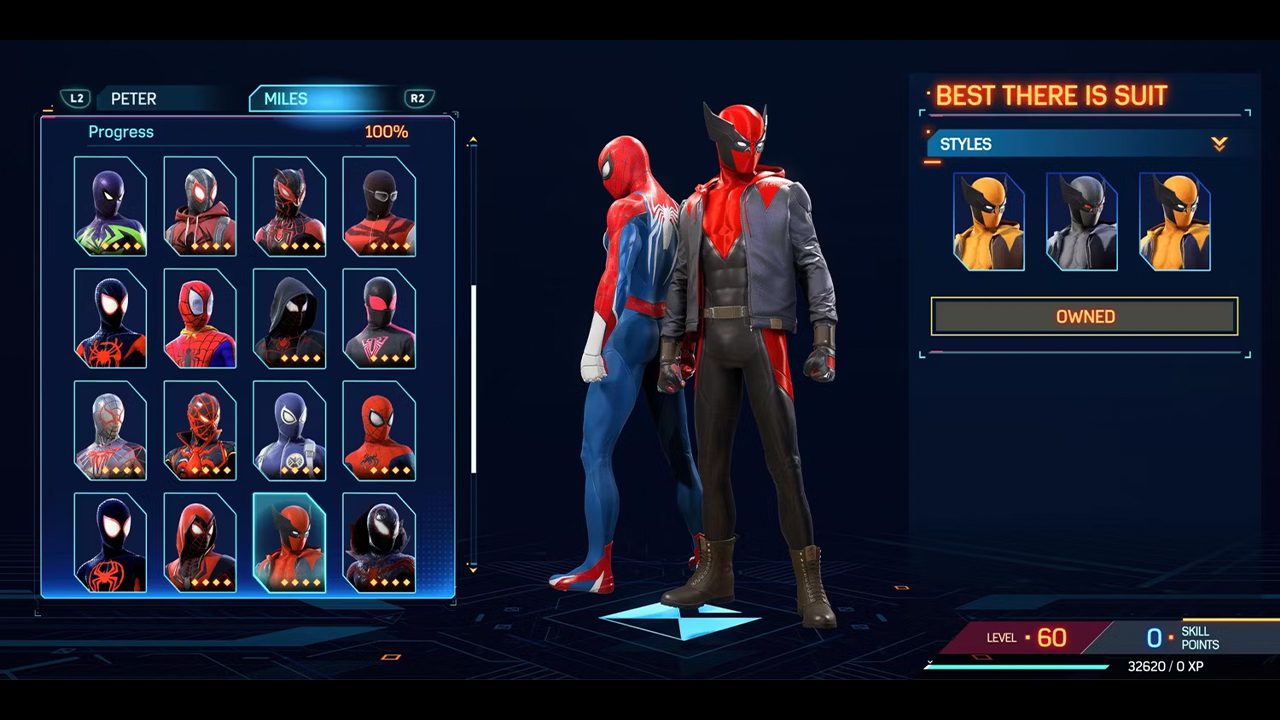Click the Owned button
Image resolution: width=1280 pixels, height=720 pixels.
click(x=1085, y=316)
